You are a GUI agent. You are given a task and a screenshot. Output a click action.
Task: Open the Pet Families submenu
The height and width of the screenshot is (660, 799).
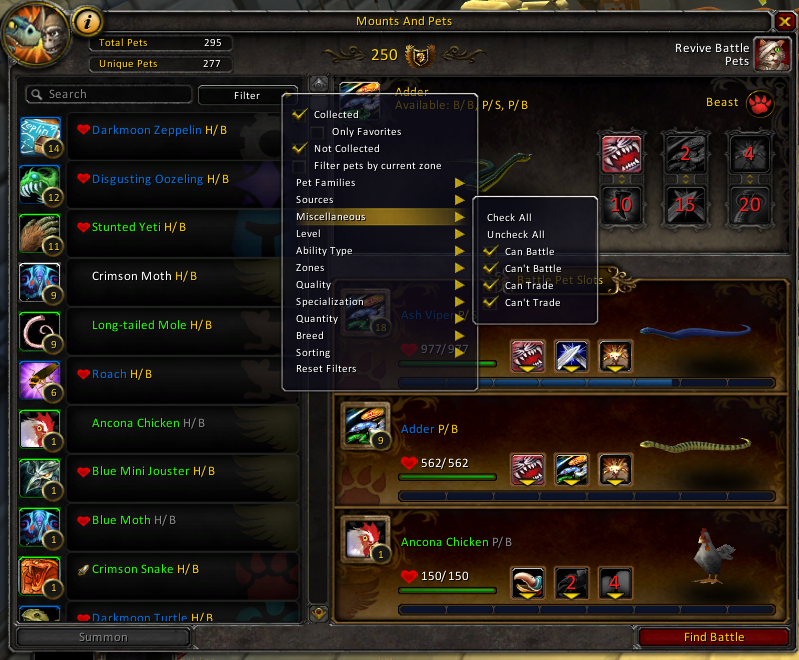tap(378, 183)
